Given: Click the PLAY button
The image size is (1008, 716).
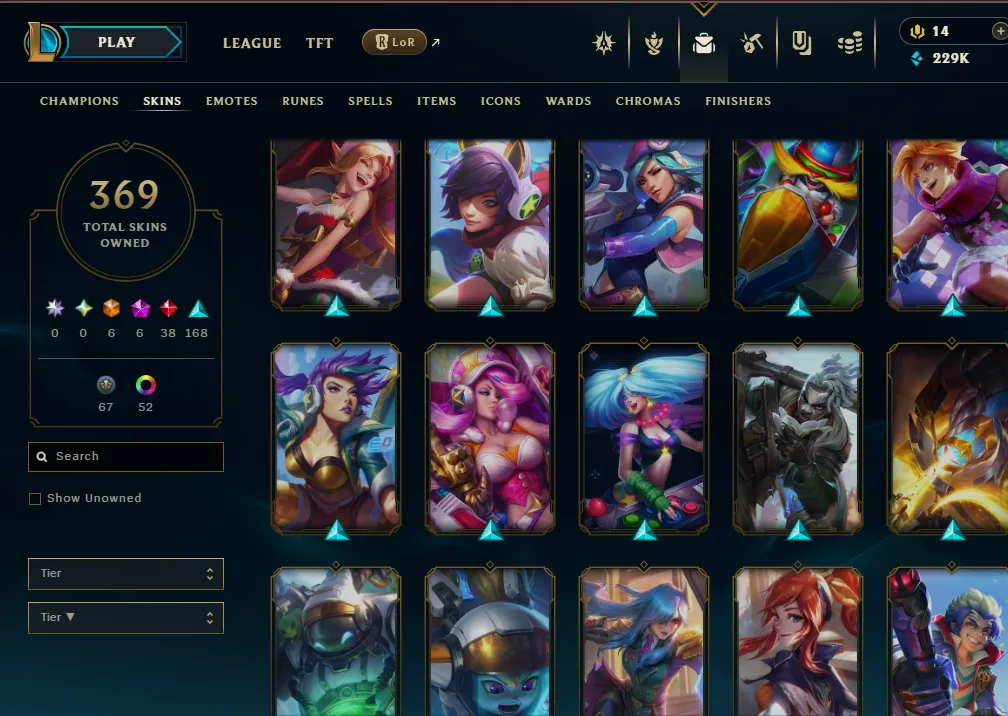Looking at the screenshot, I should pyautogui.click(x=118, y=43).
